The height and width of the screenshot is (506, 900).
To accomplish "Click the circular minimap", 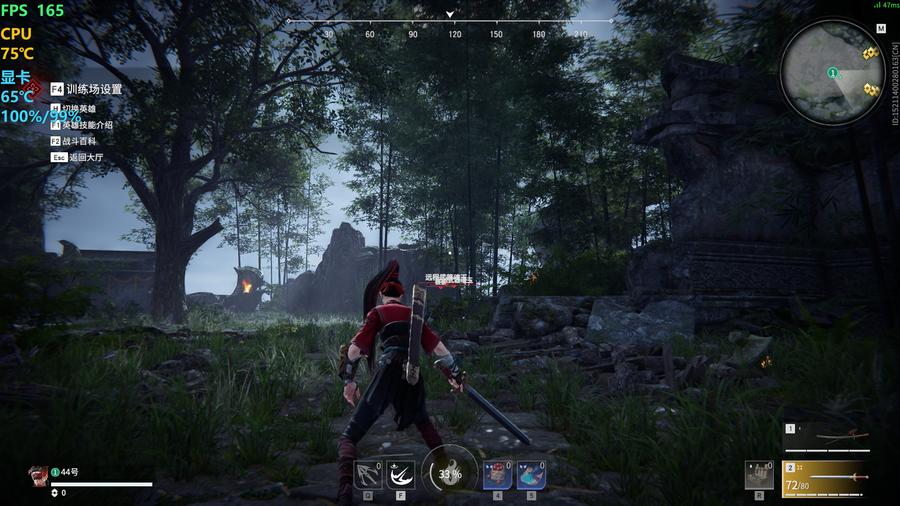I will (x=832, y=72).
